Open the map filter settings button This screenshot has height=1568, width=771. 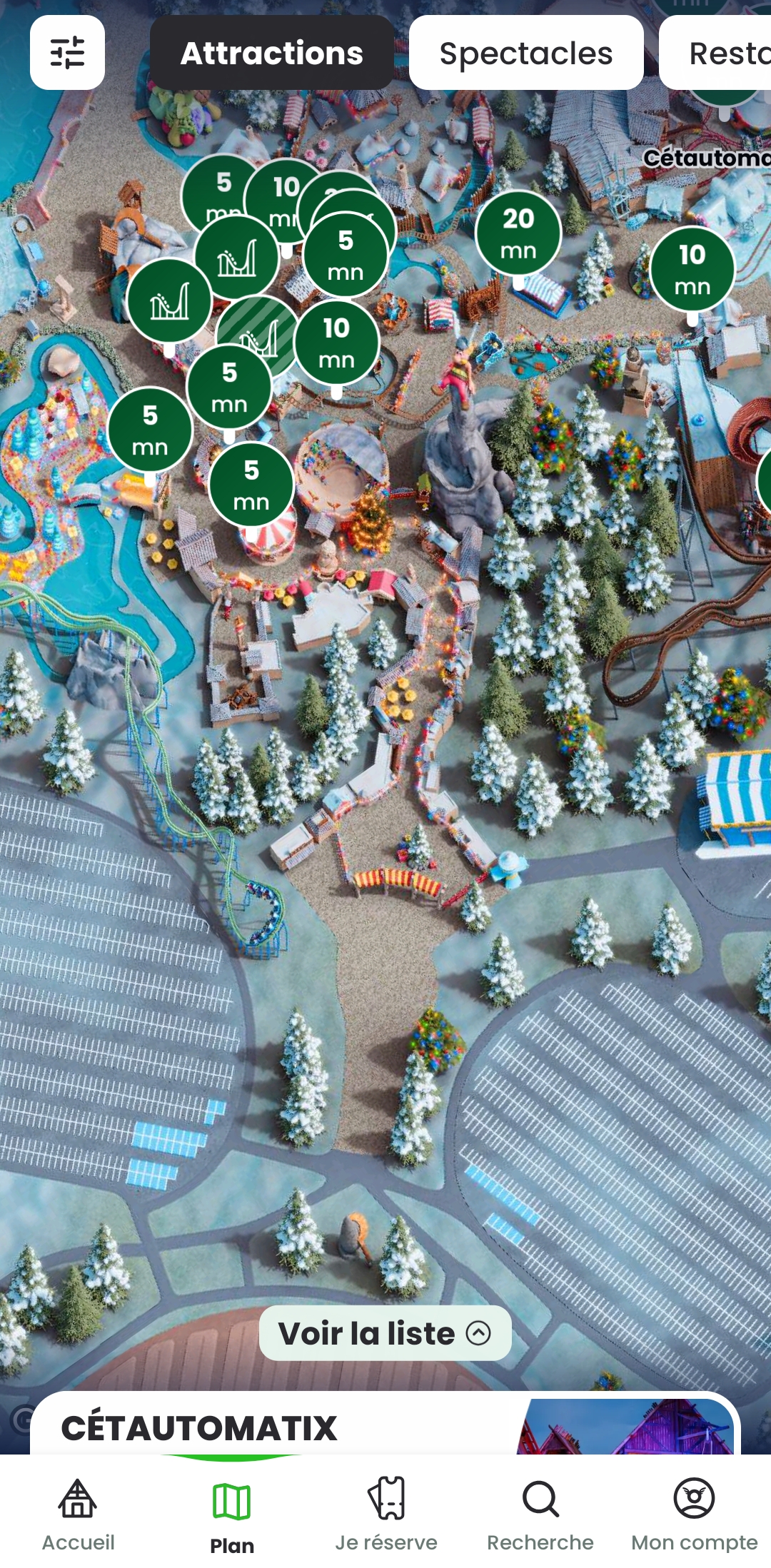click(x=67, y=53)
